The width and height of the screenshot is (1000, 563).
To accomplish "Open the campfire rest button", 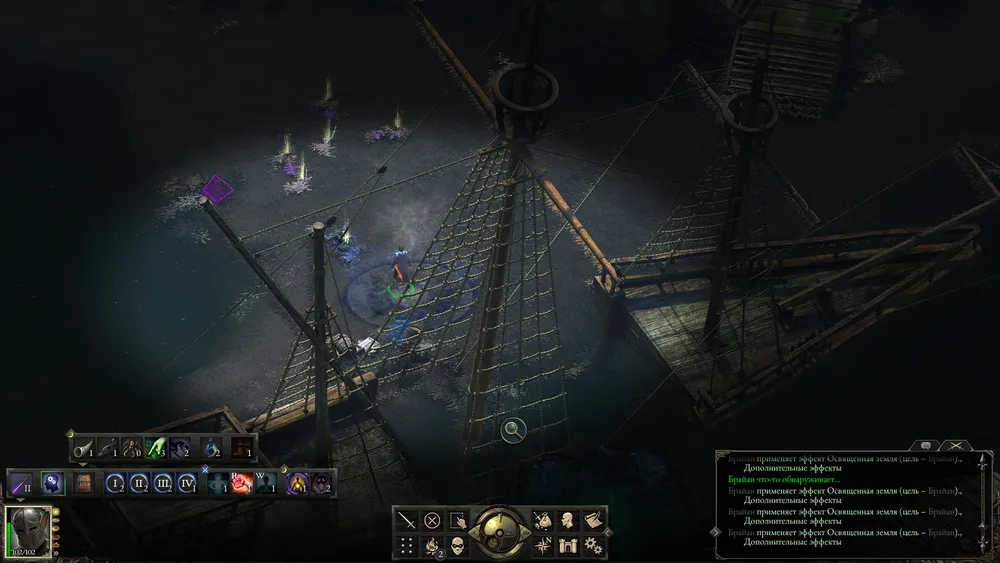I will coord(432,546).
